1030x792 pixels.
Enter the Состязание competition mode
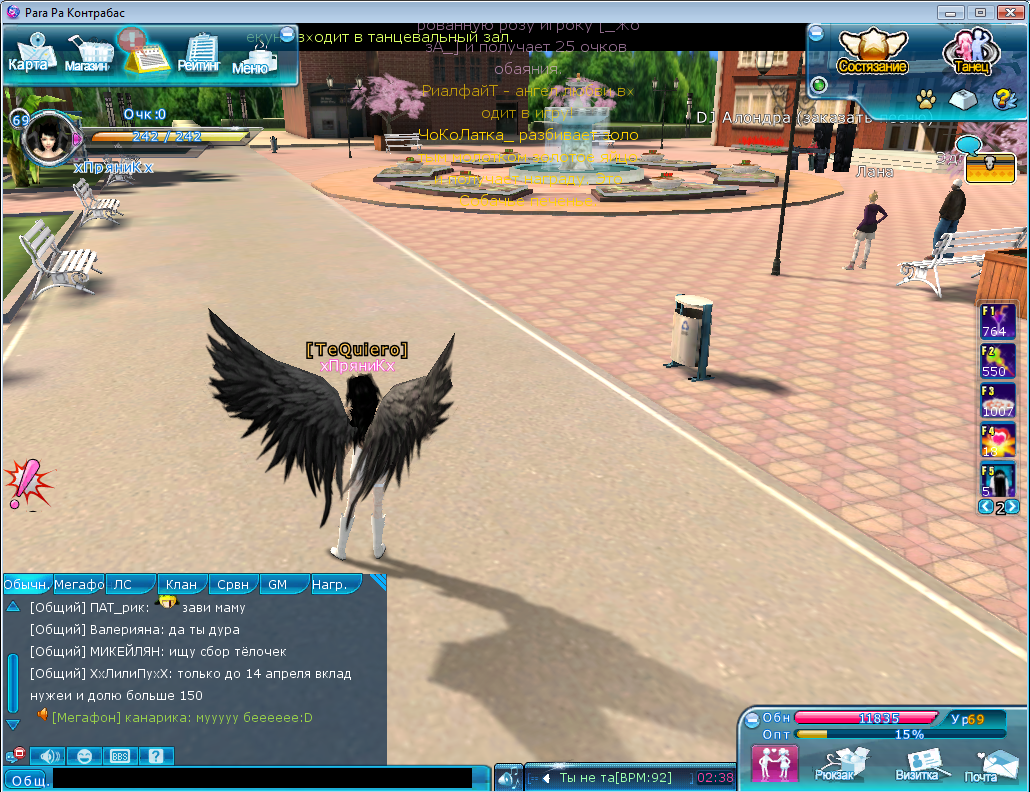click(872, 52)
